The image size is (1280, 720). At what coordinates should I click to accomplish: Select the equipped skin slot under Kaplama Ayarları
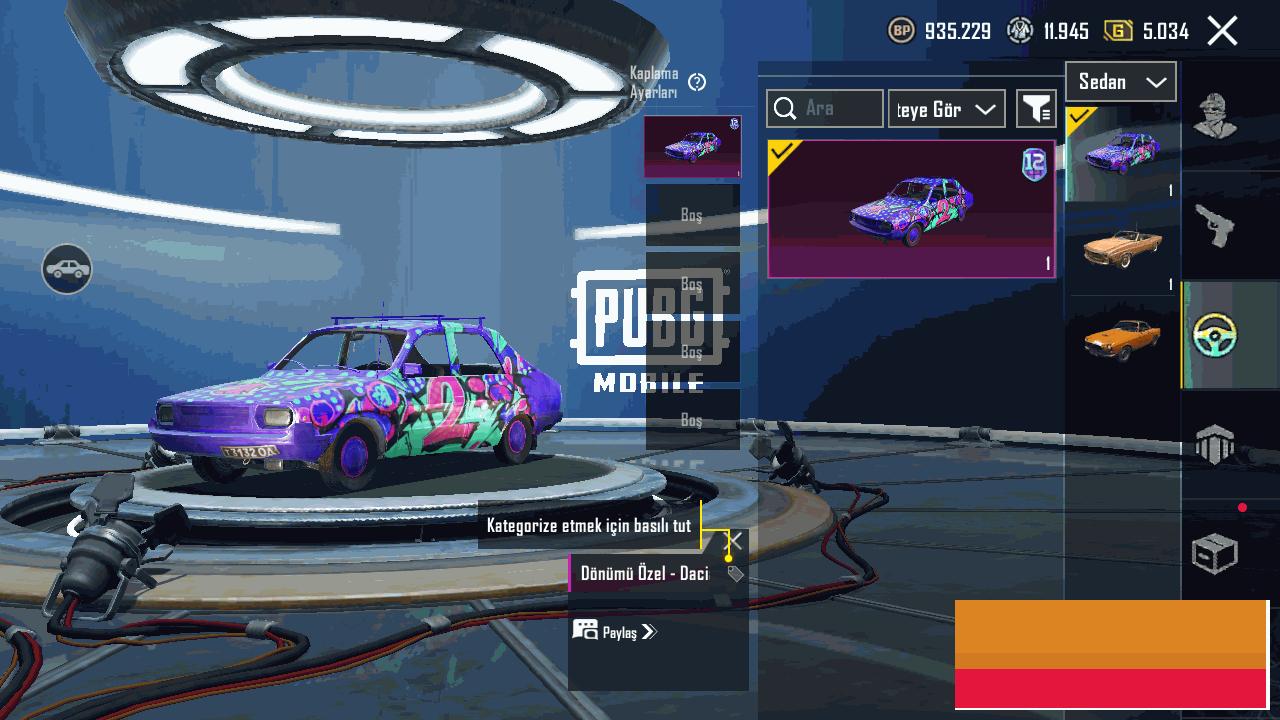click(x=692, y=147)
